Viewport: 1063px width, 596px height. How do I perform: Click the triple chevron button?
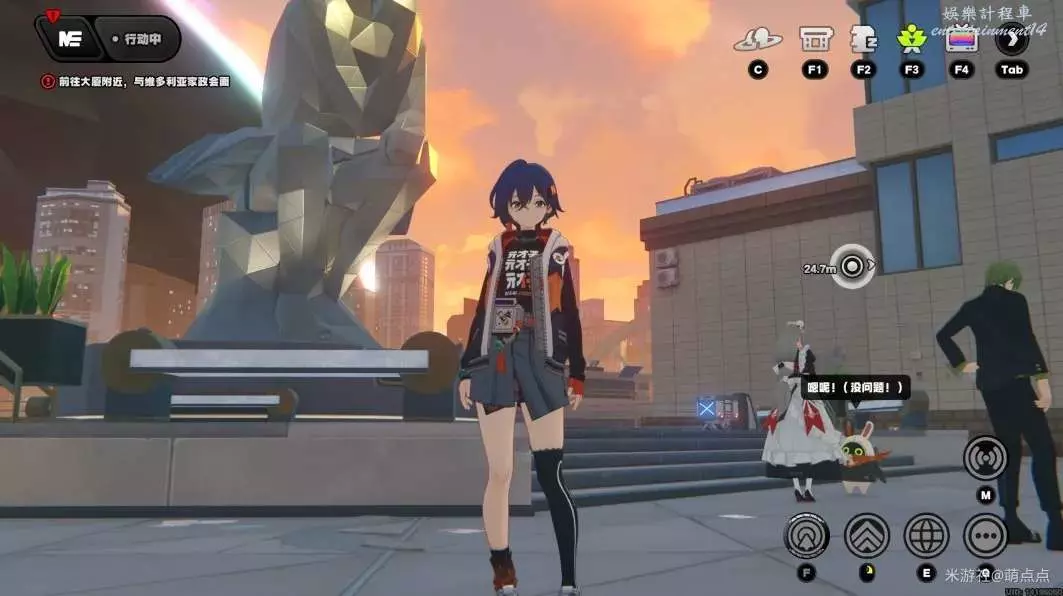point(866,536)
